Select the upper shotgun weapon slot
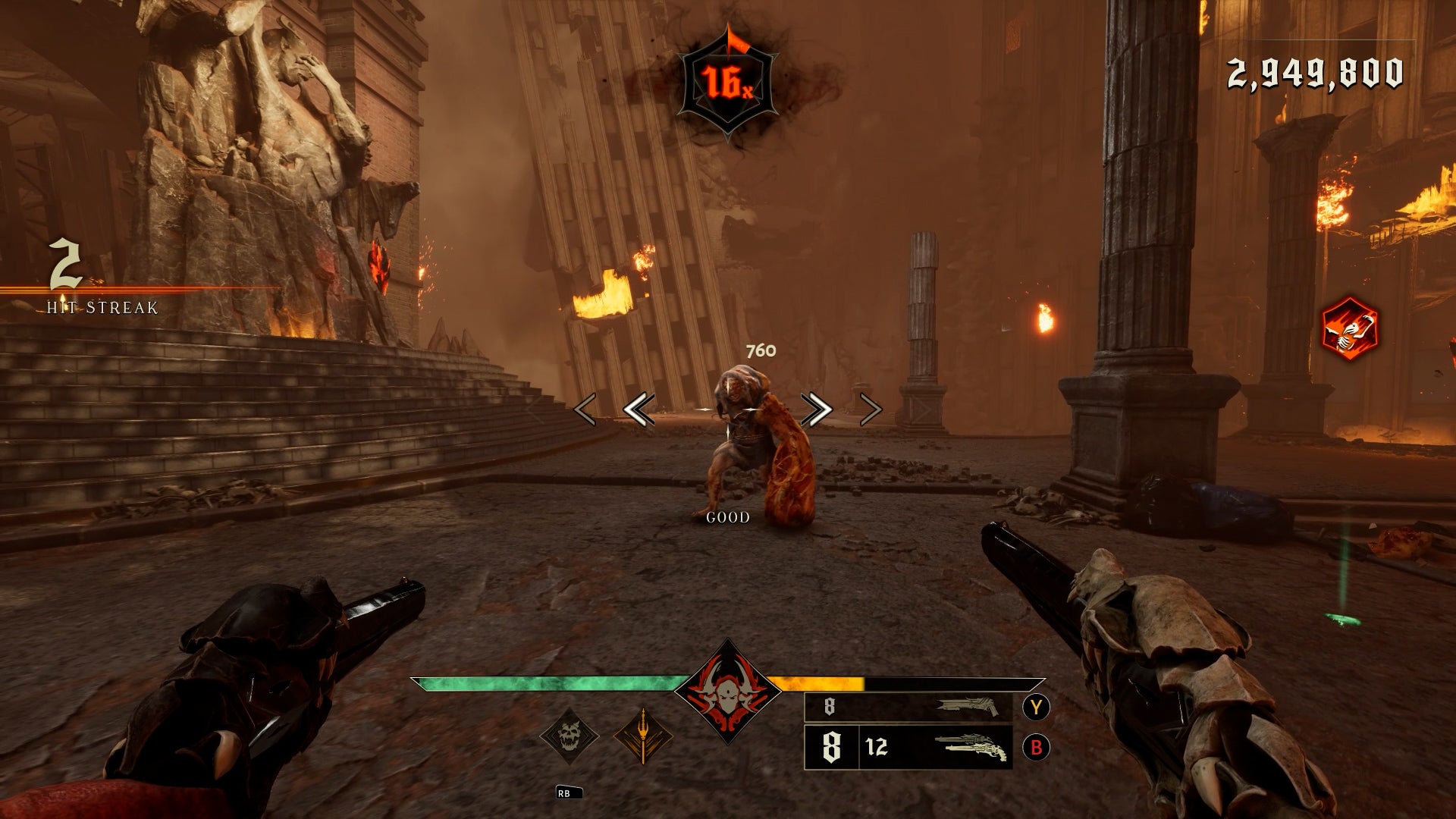This screenshot has width=1456, height=819. click(908, 707)
